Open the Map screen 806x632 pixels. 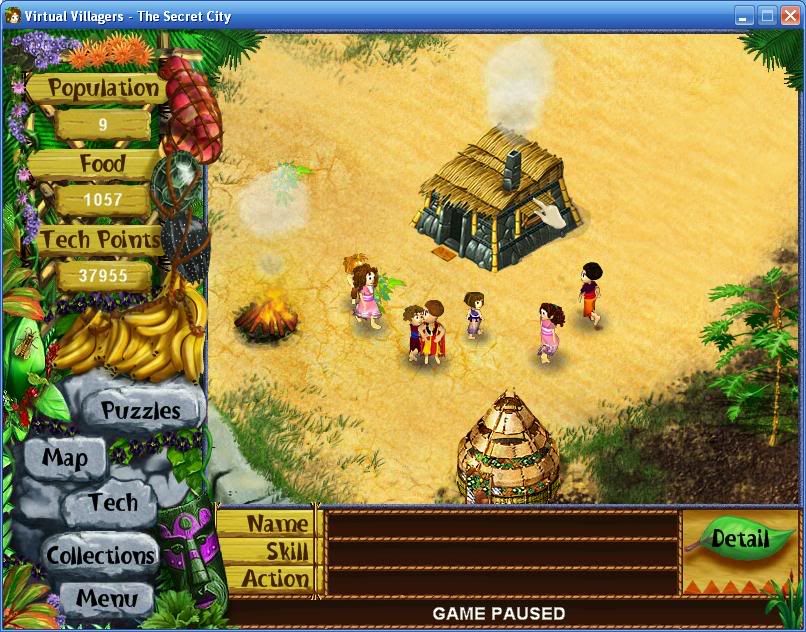(x=65, y=459)
